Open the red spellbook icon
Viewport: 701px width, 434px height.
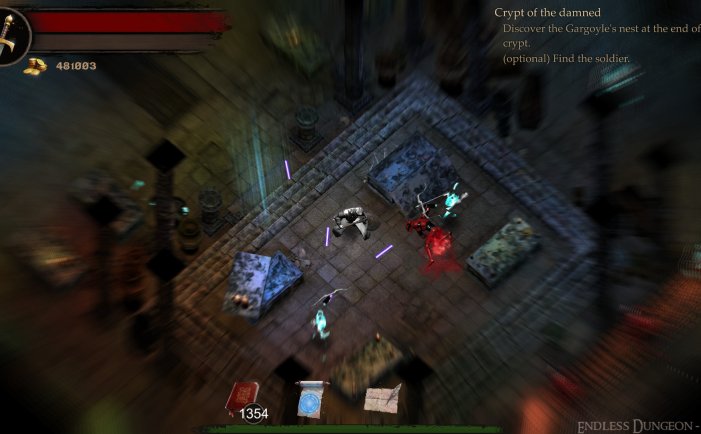click(x=243, y=396)
